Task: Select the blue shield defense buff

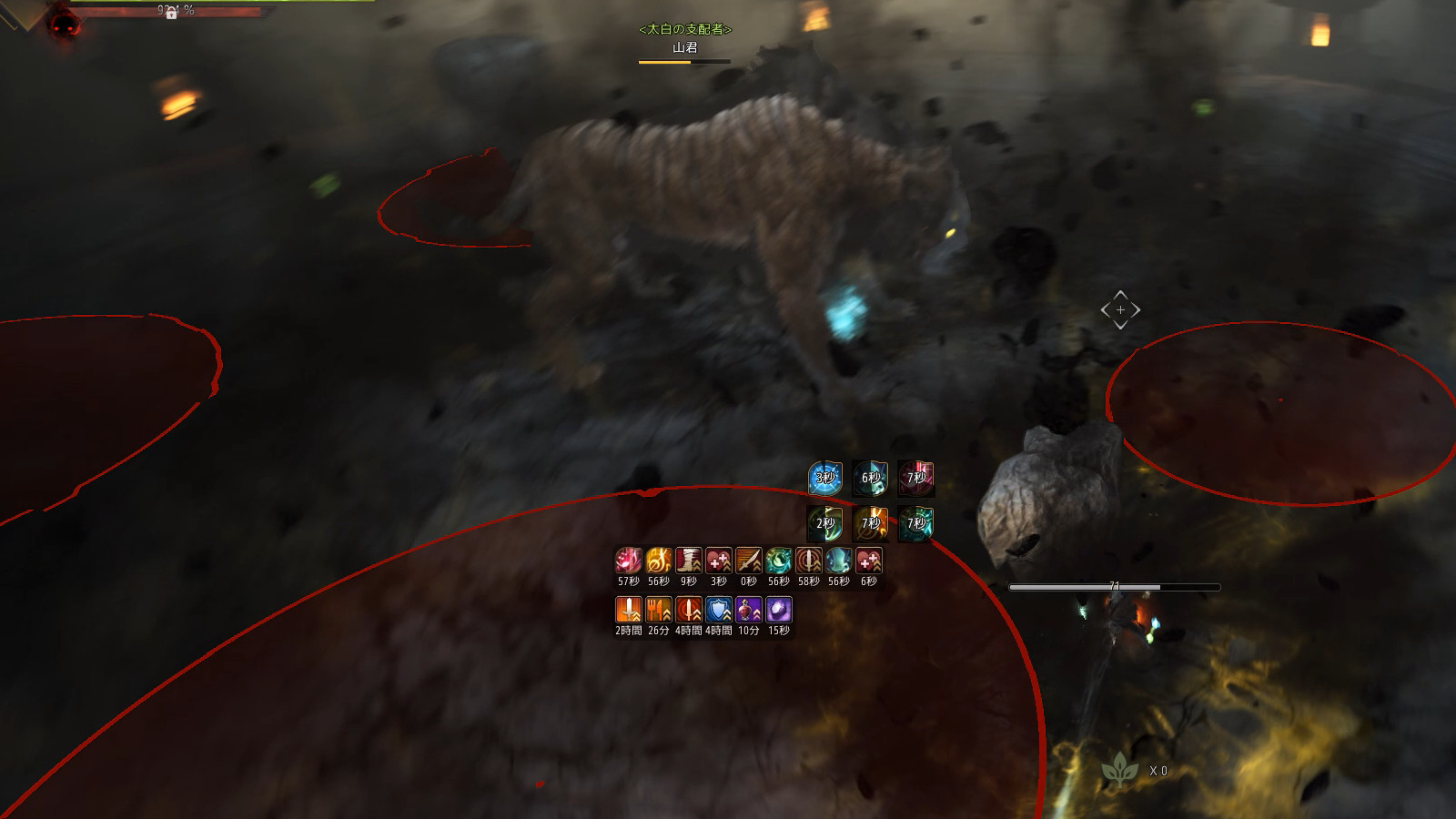Action: tap(718, 609)
